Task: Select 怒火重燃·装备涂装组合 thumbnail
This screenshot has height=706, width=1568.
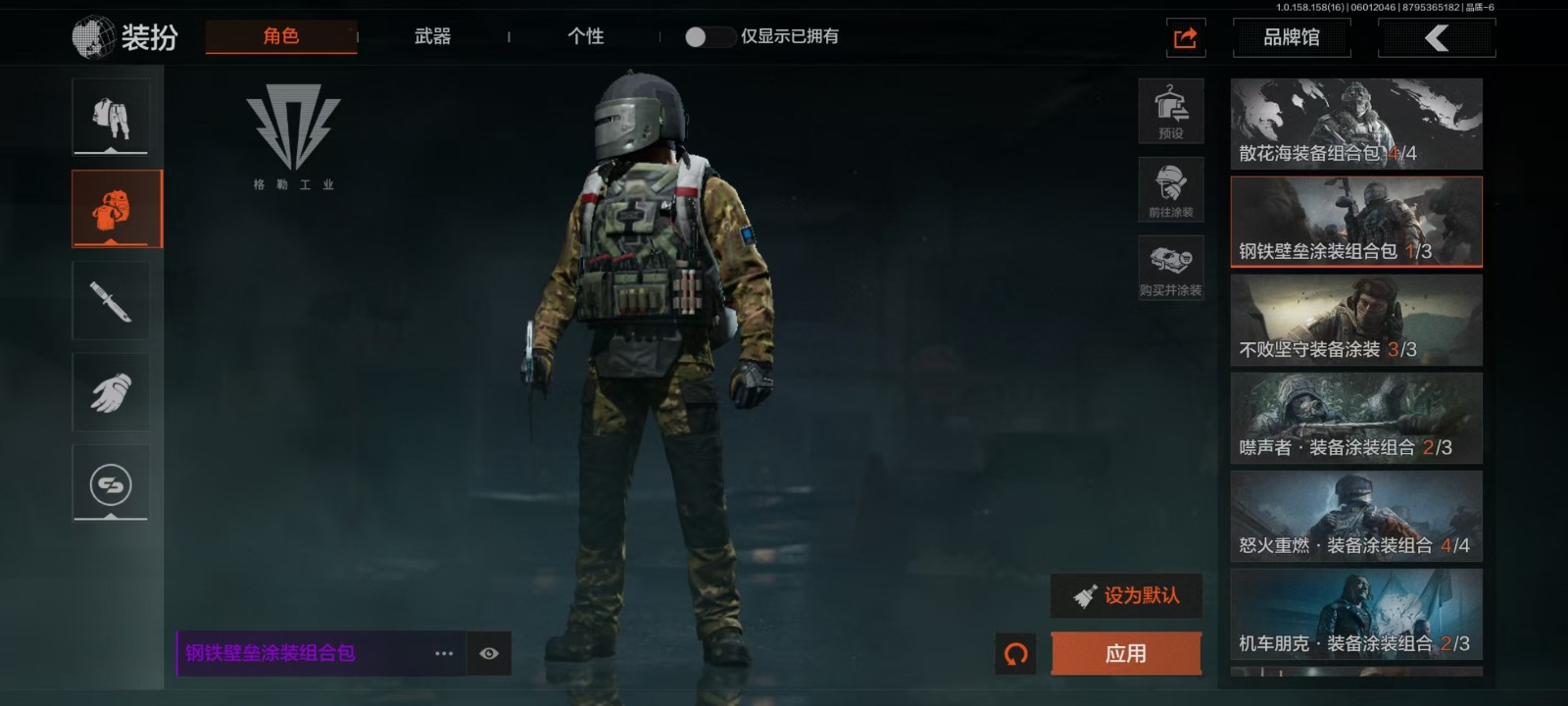Action: [1356, 516]
